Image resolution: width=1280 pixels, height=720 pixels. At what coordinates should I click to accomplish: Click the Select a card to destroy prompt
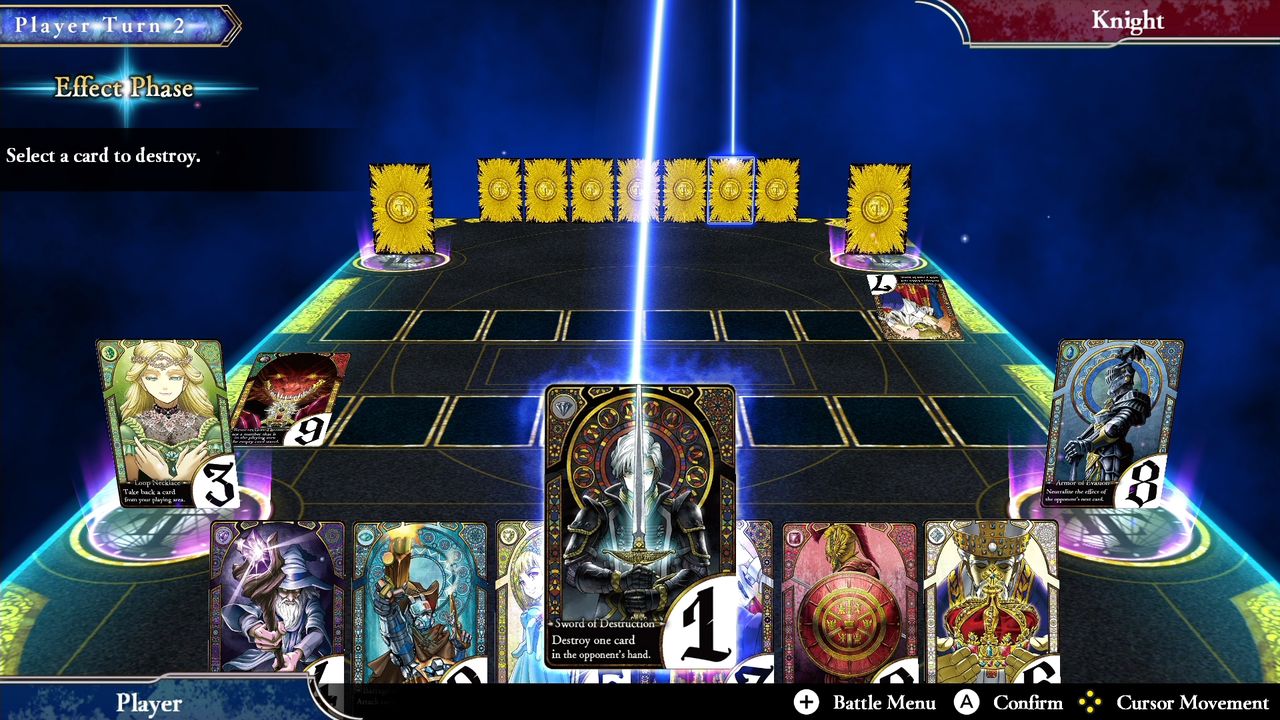pyautogui.click(x=101, y=155)
